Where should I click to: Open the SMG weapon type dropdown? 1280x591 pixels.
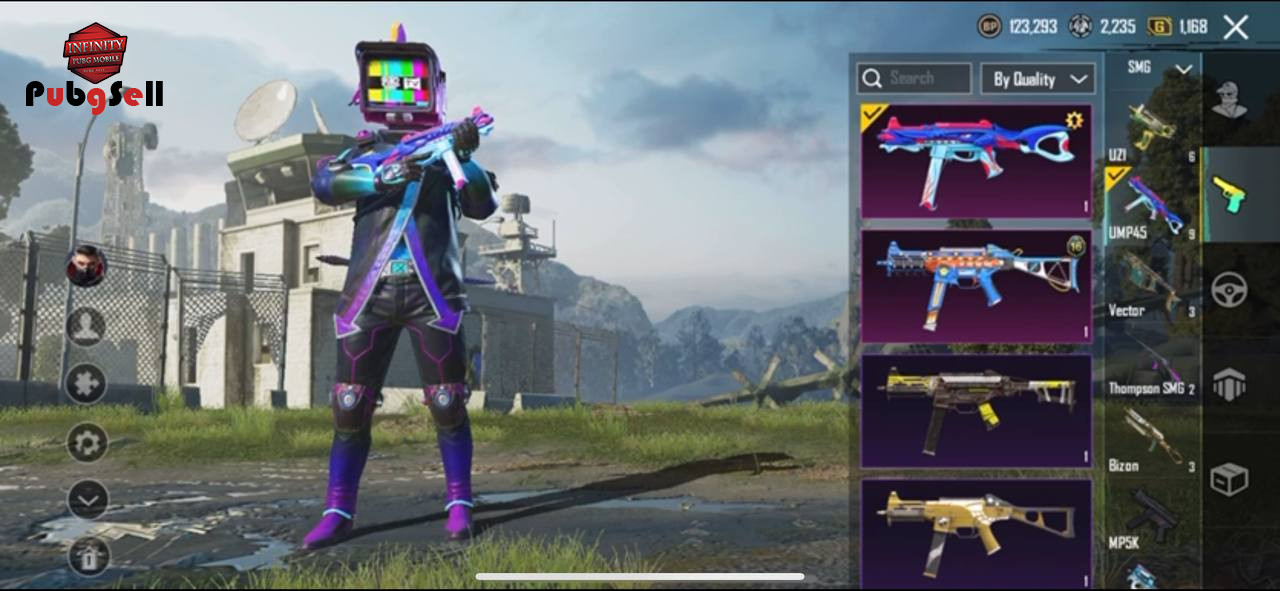[x=1150, y=68]
